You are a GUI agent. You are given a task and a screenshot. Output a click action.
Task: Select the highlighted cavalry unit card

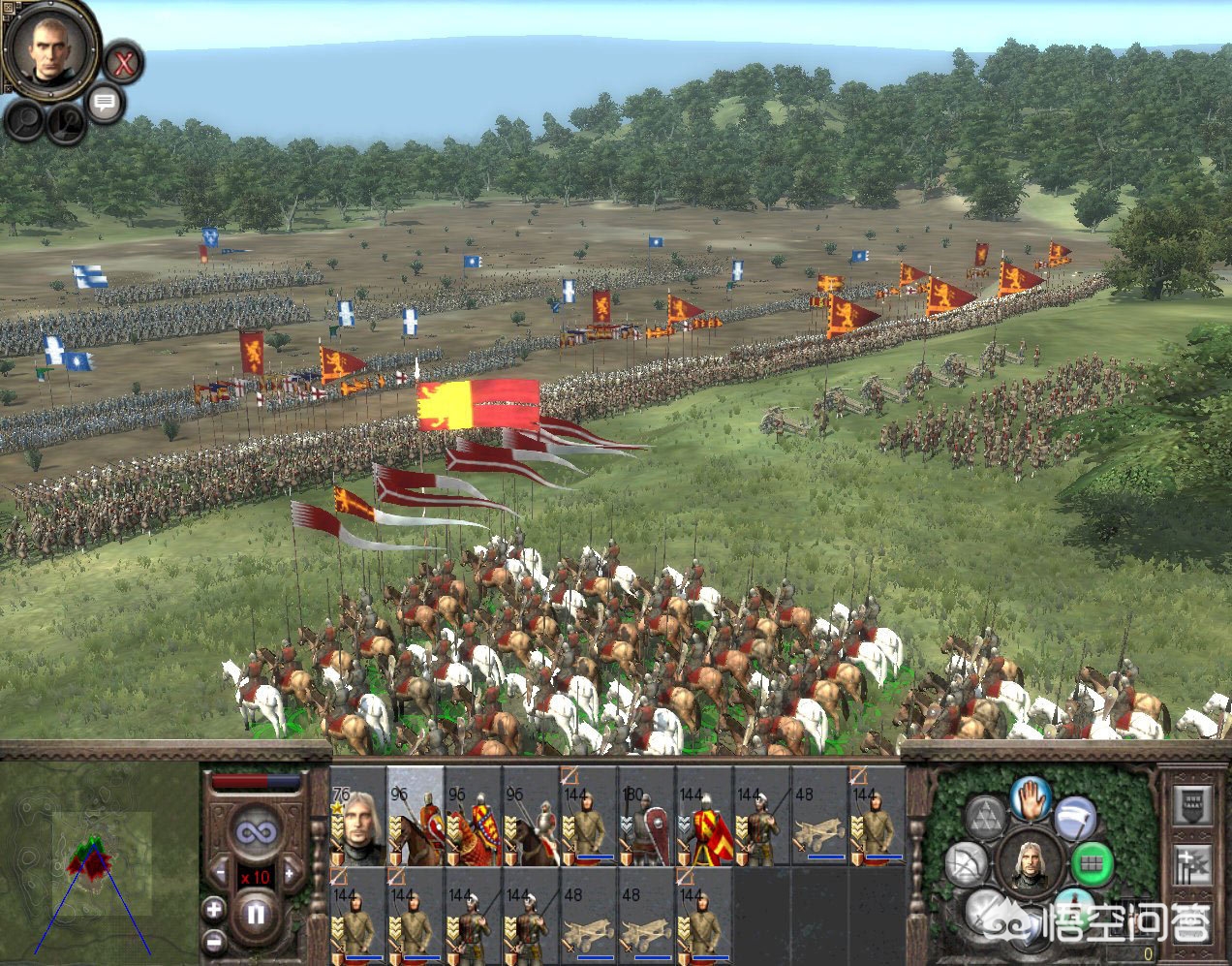(x=416, y=816)
